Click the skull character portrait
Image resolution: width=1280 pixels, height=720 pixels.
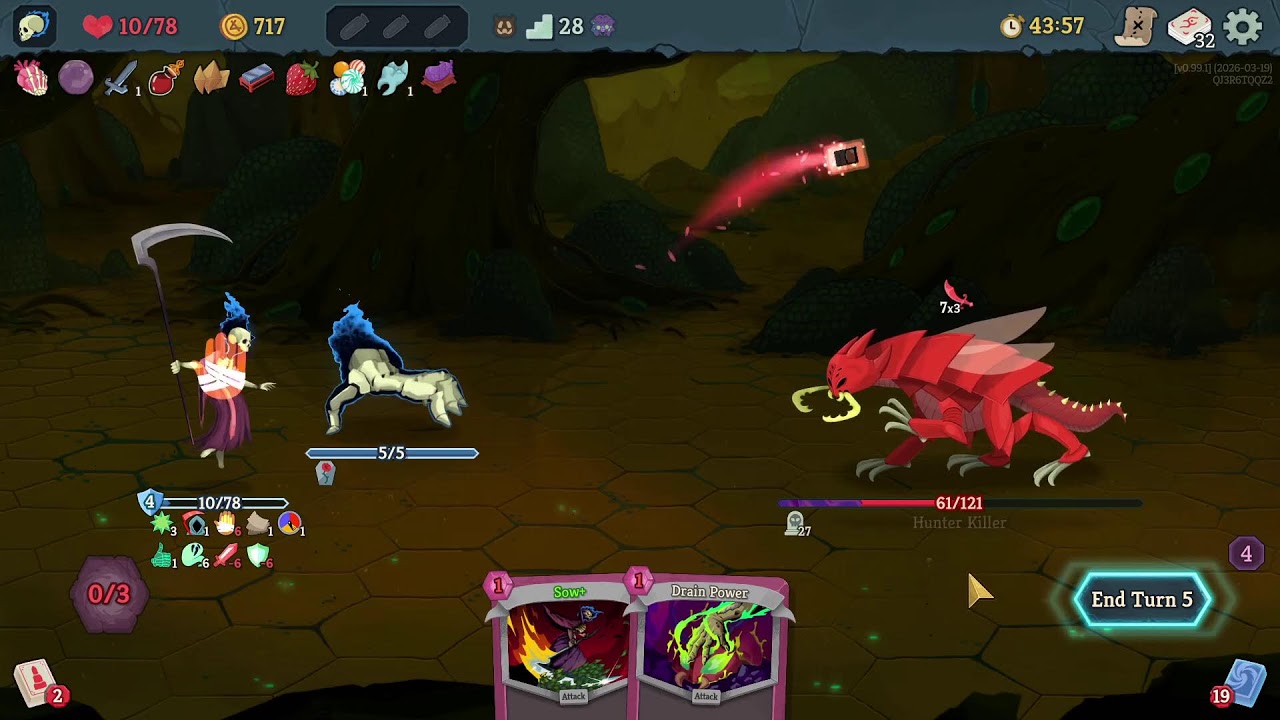34,26
